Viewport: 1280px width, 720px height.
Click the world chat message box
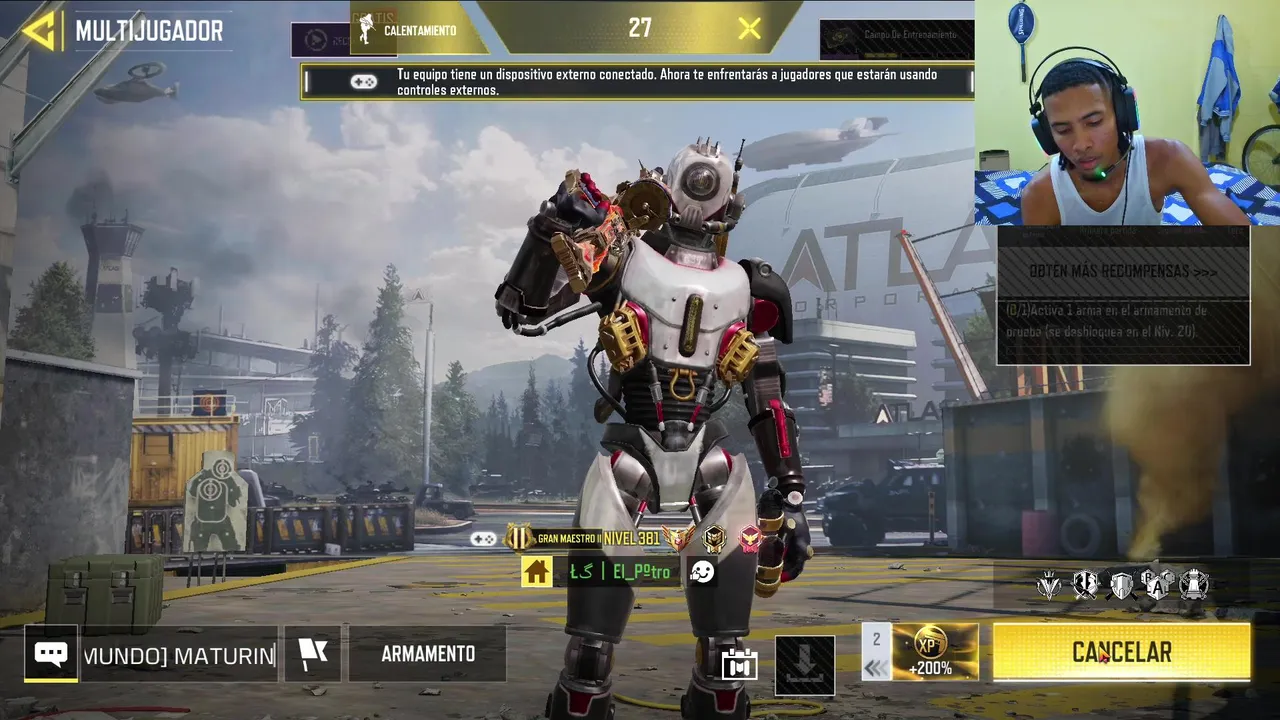(x=179, y=656)
